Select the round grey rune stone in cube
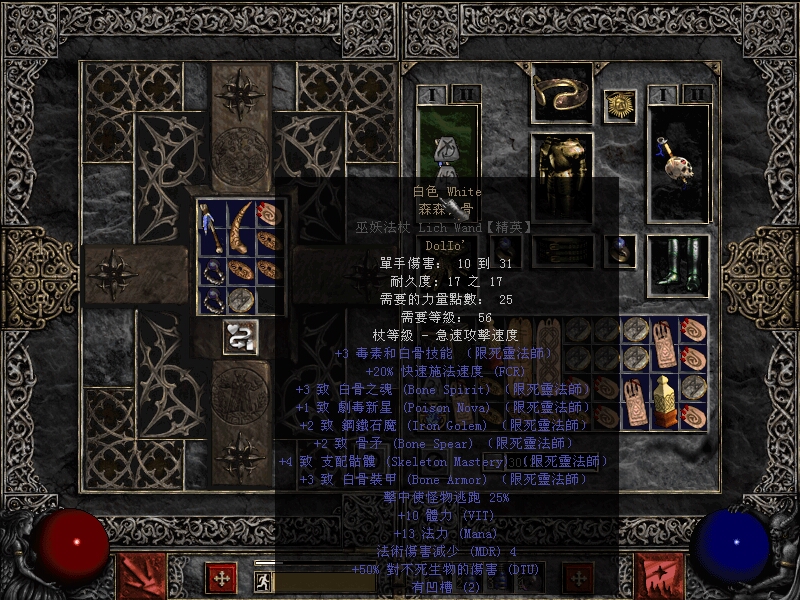This screenshot has height=600, width=800. pos(241,300)
